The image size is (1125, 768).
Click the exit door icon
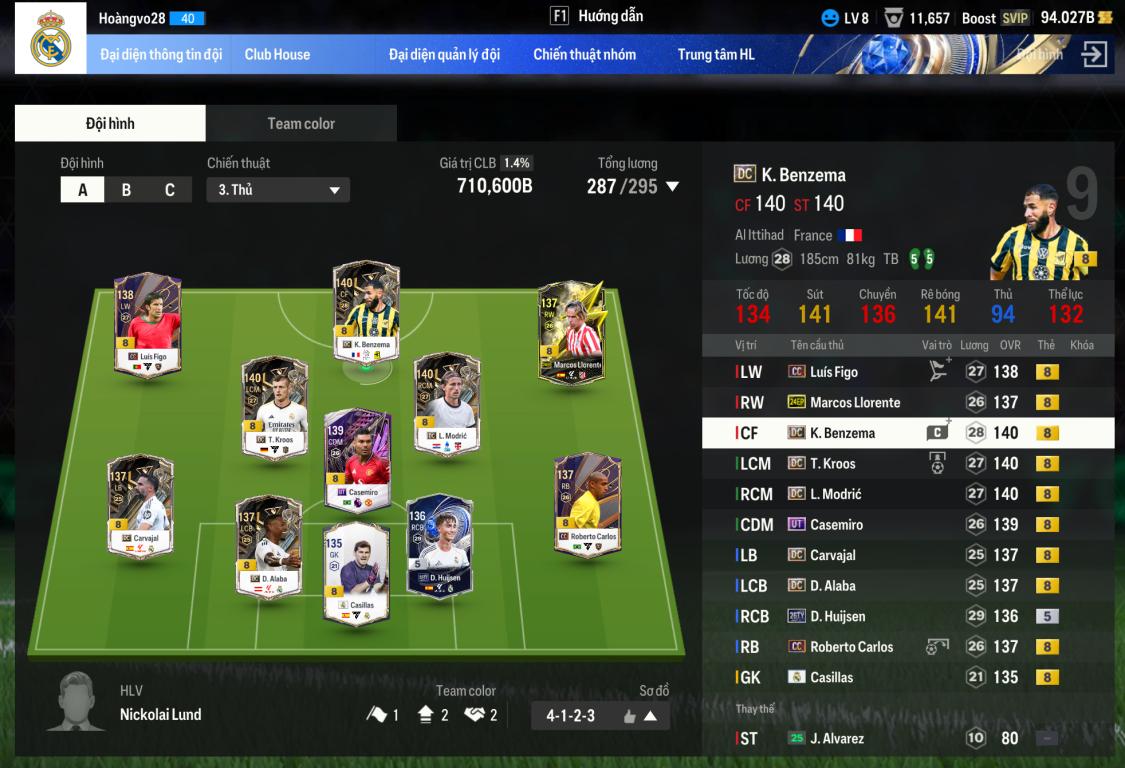pyautogui.click(x=1094, y=55)
